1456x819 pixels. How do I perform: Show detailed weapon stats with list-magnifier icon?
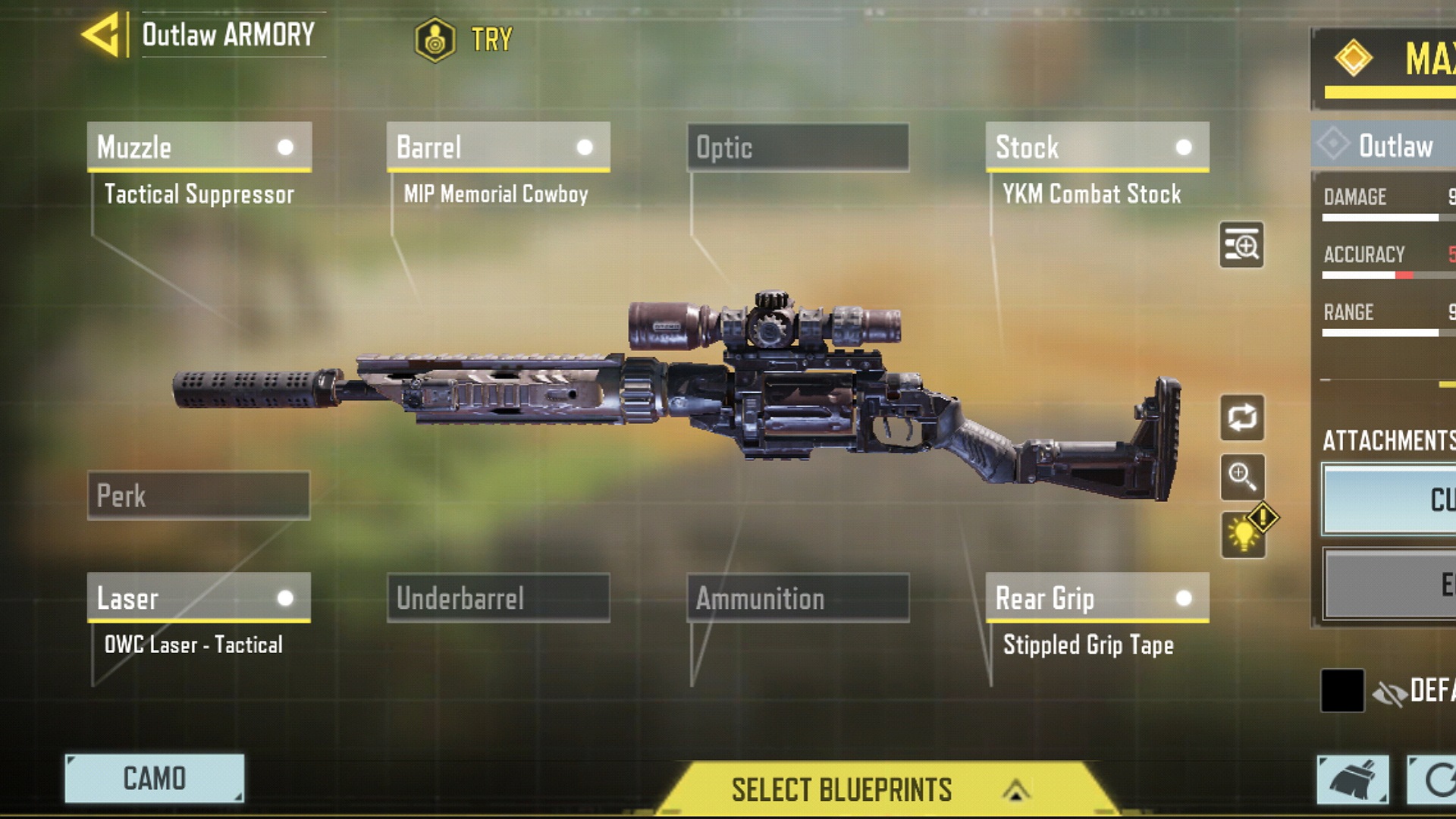click(x=1241, y=245)
